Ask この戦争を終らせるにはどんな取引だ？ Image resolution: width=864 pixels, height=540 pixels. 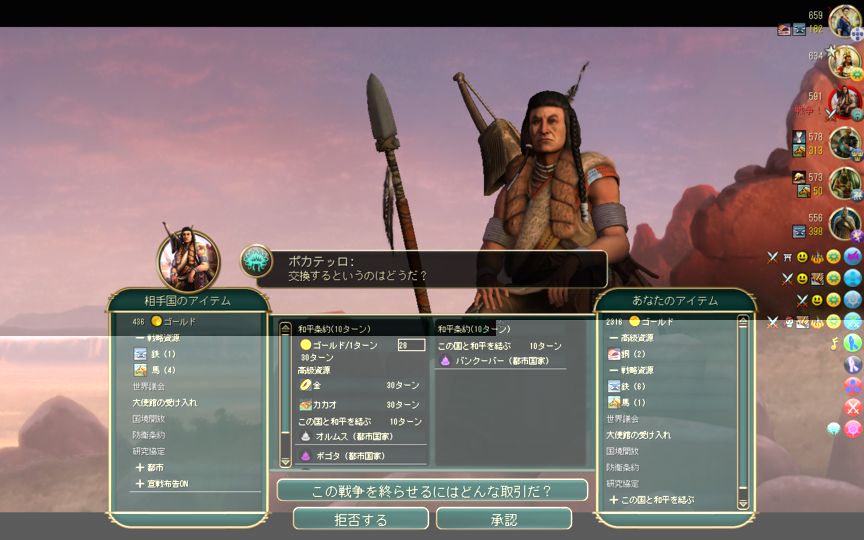click(432, 491)
